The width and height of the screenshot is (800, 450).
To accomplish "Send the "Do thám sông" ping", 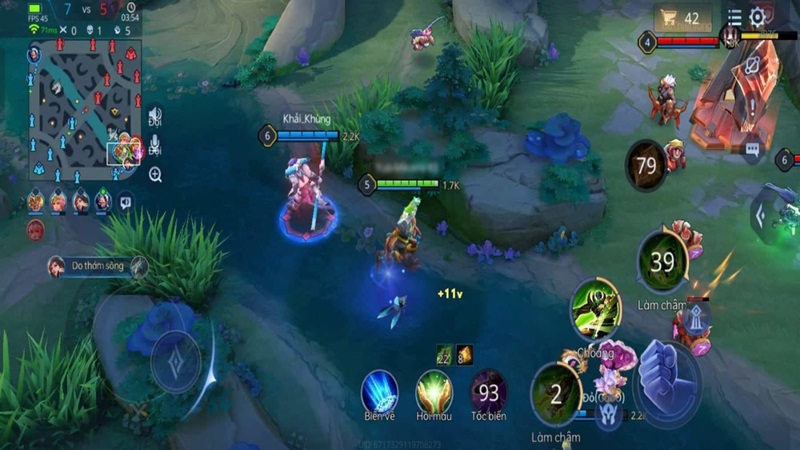I will [98, 266].
